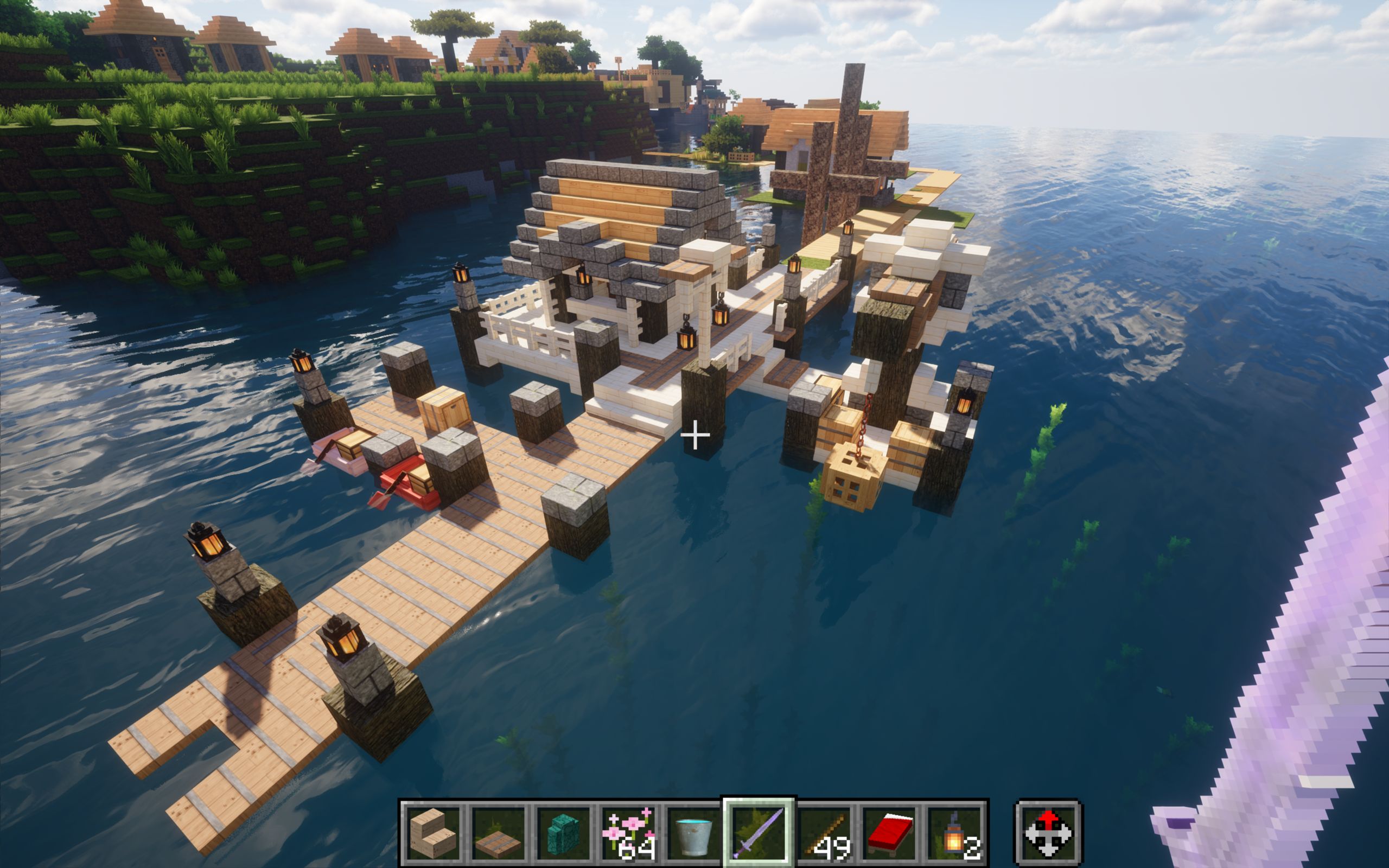1389x868 pixels.
Task: Choose the stick stack of 49
Action: click(824, 833)
